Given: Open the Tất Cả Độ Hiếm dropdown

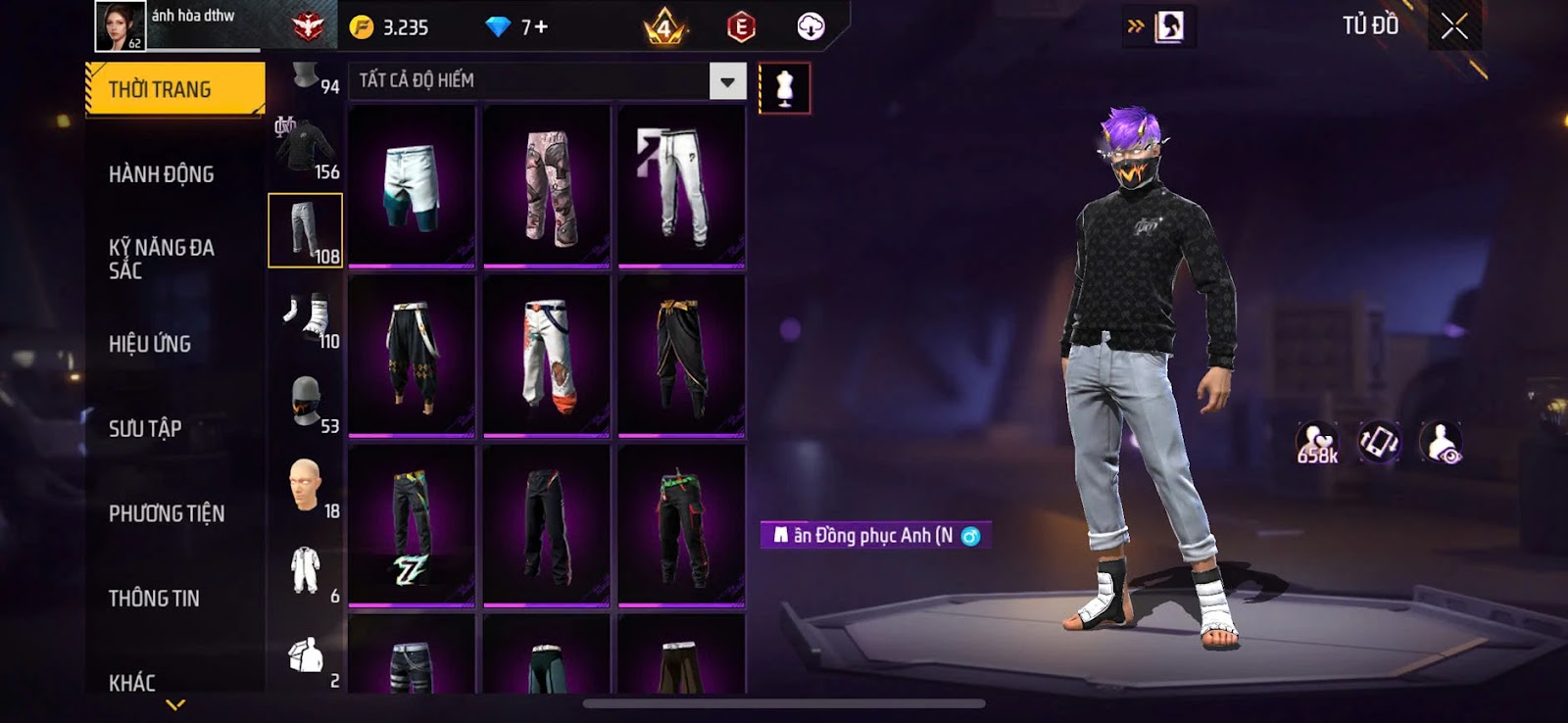Looking at the screenshot, I should point(727,81).
